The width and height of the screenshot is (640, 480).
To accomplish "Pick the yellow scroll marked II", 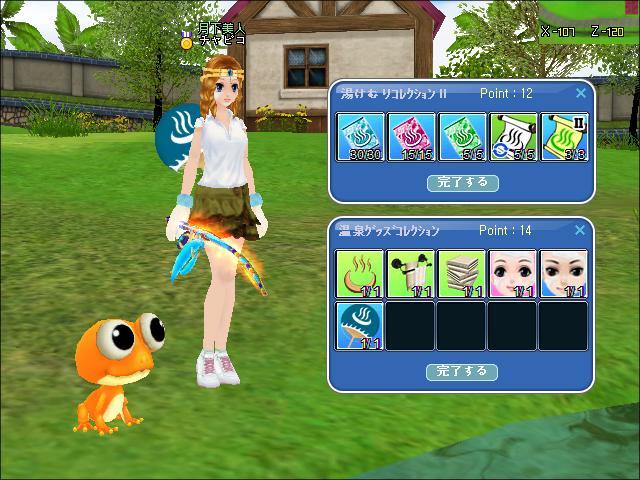I will coord(563,137).
